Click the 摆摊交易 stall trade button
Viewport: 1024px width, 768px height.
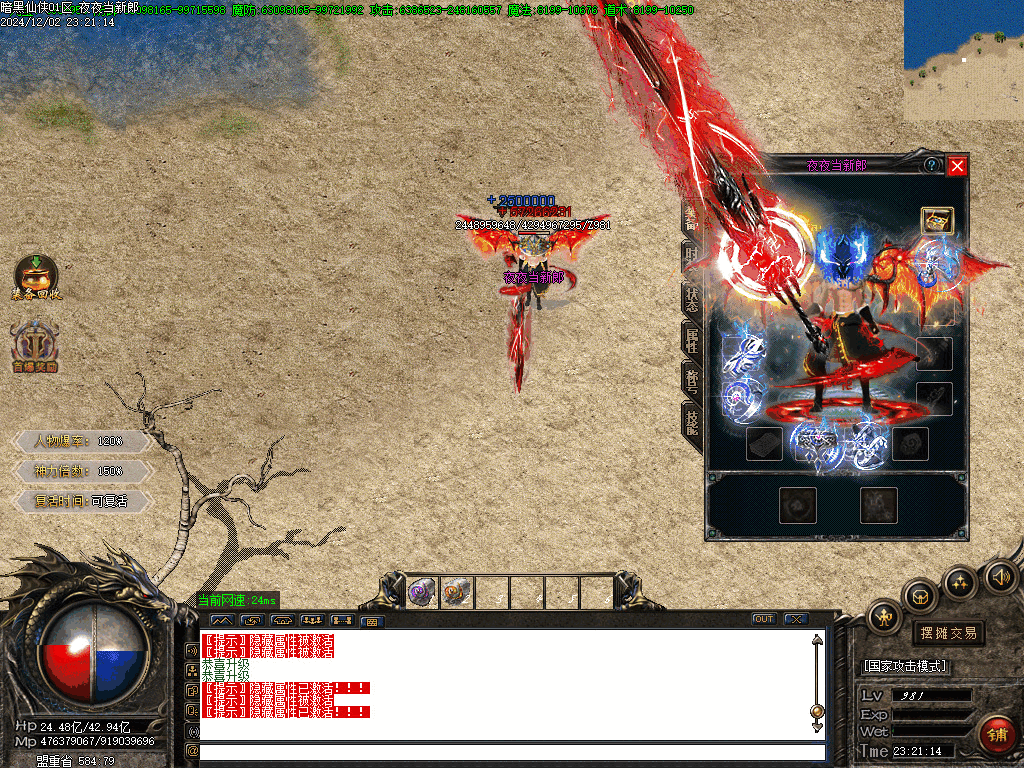point(948,633)
